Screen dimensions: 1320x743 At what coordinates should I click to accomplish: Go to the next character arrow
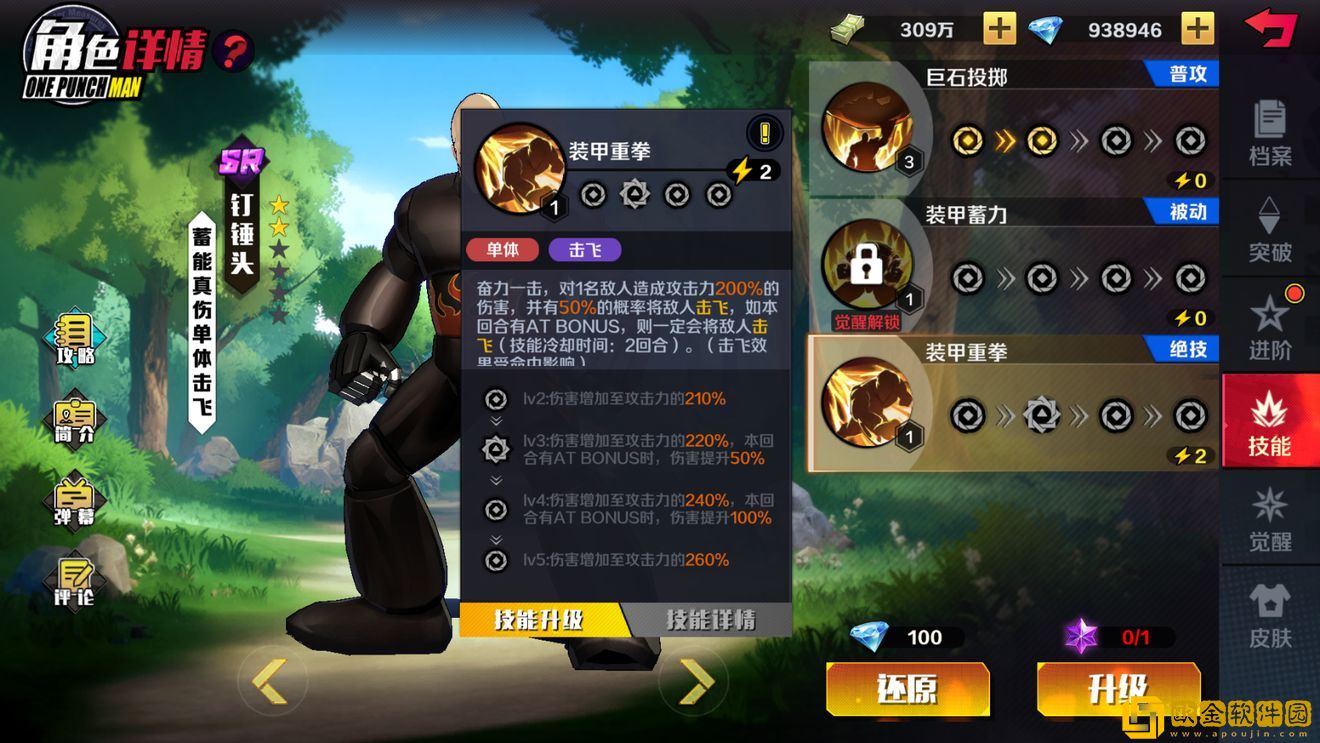696,681
